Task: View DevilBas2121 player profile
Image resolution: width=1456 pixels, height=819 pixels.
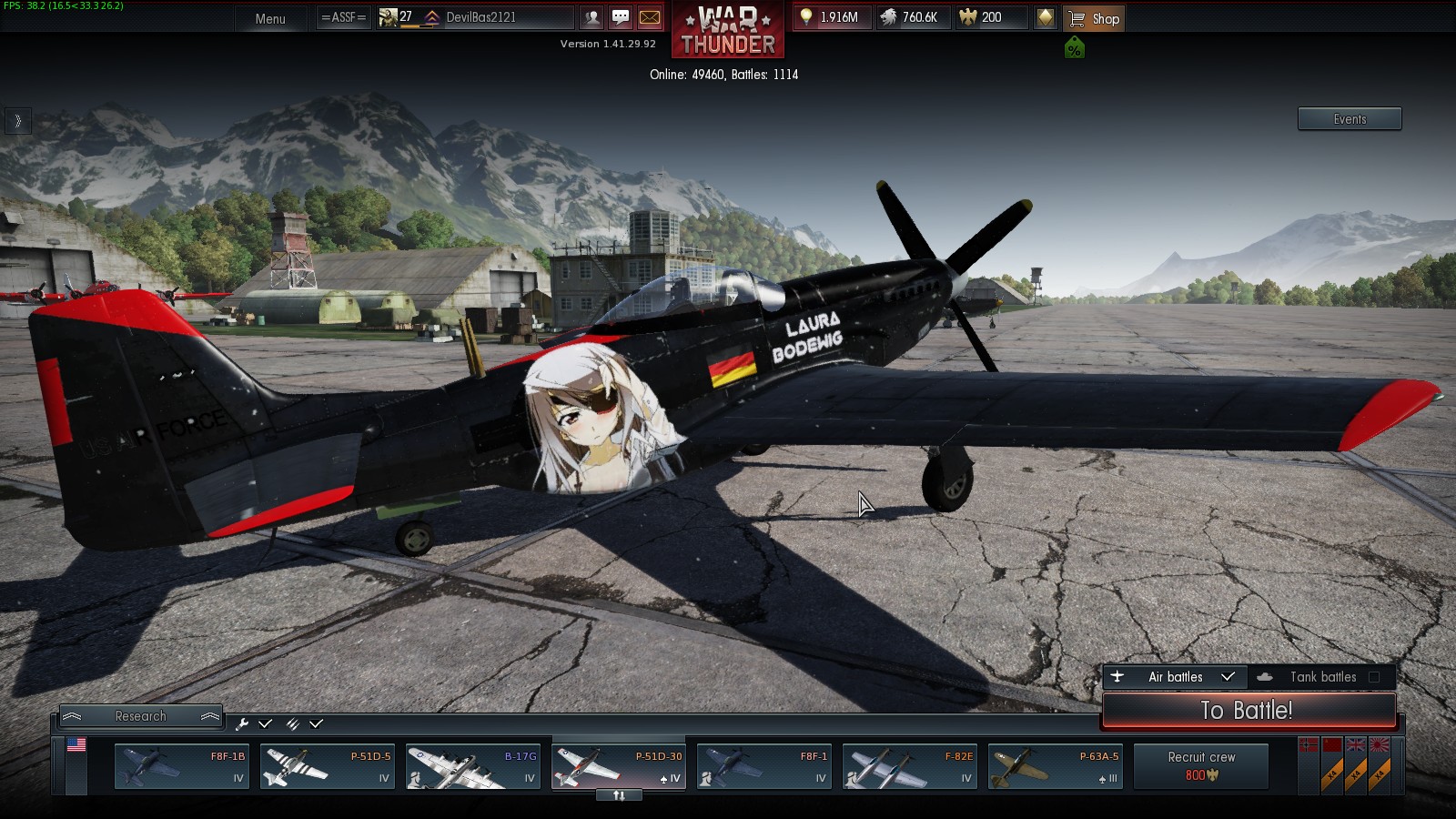Action: (x=480, y=17)
